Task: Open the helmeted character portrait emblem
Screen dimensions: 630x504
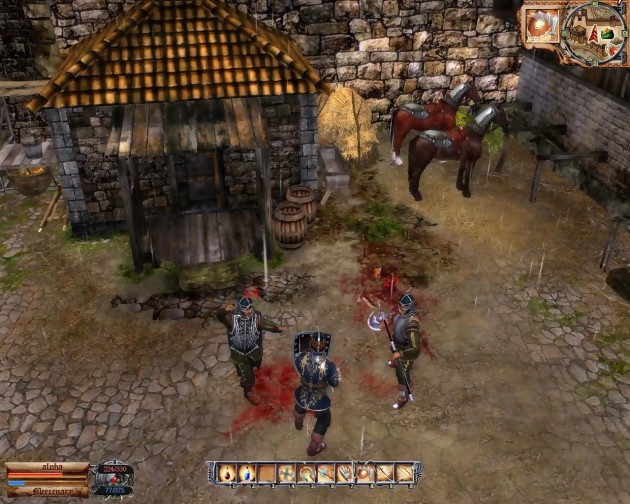Action: 114,478
